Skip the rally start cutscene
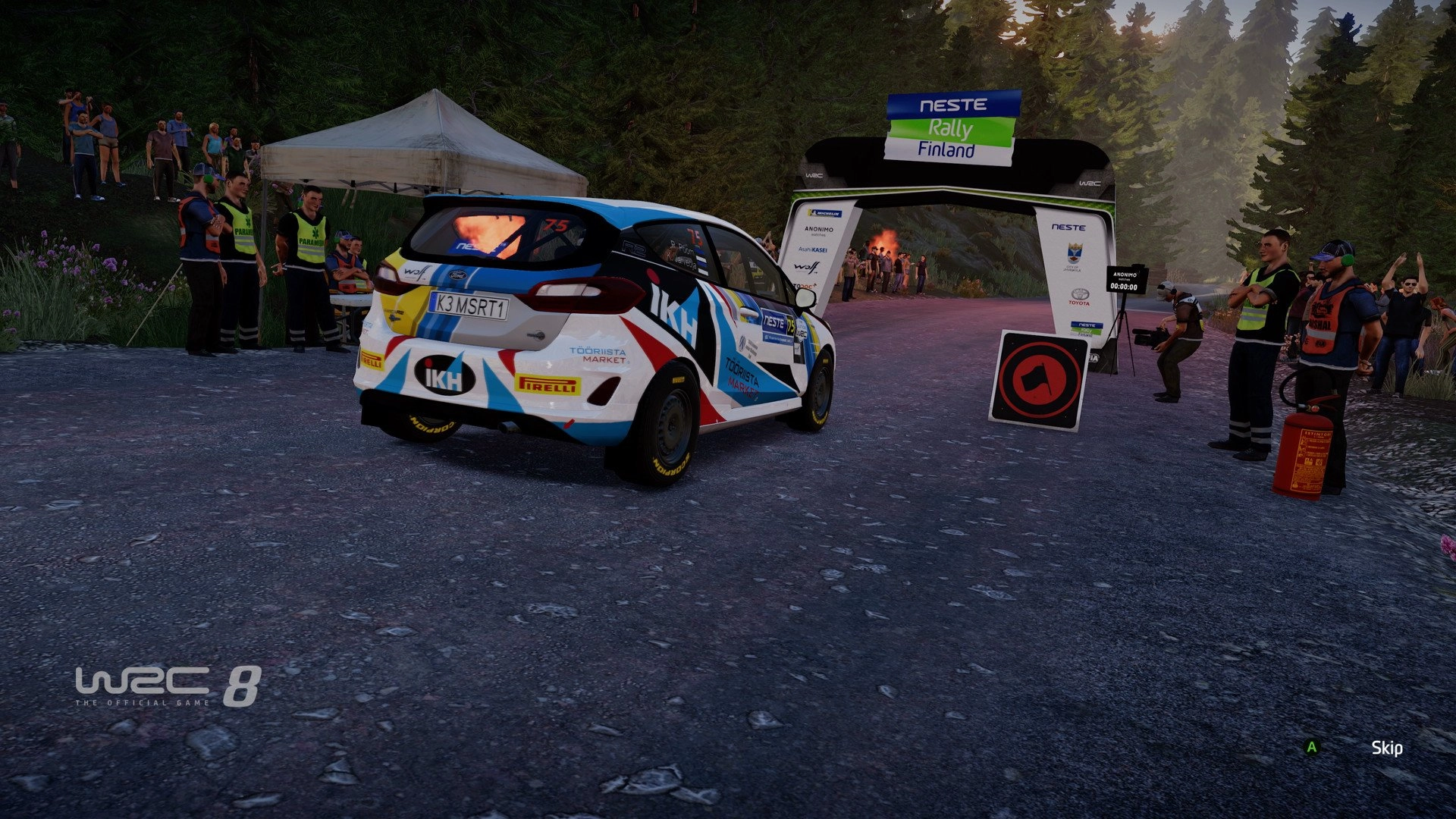The height and width of the screenshot is (819, 1456). coord(1385,748)
